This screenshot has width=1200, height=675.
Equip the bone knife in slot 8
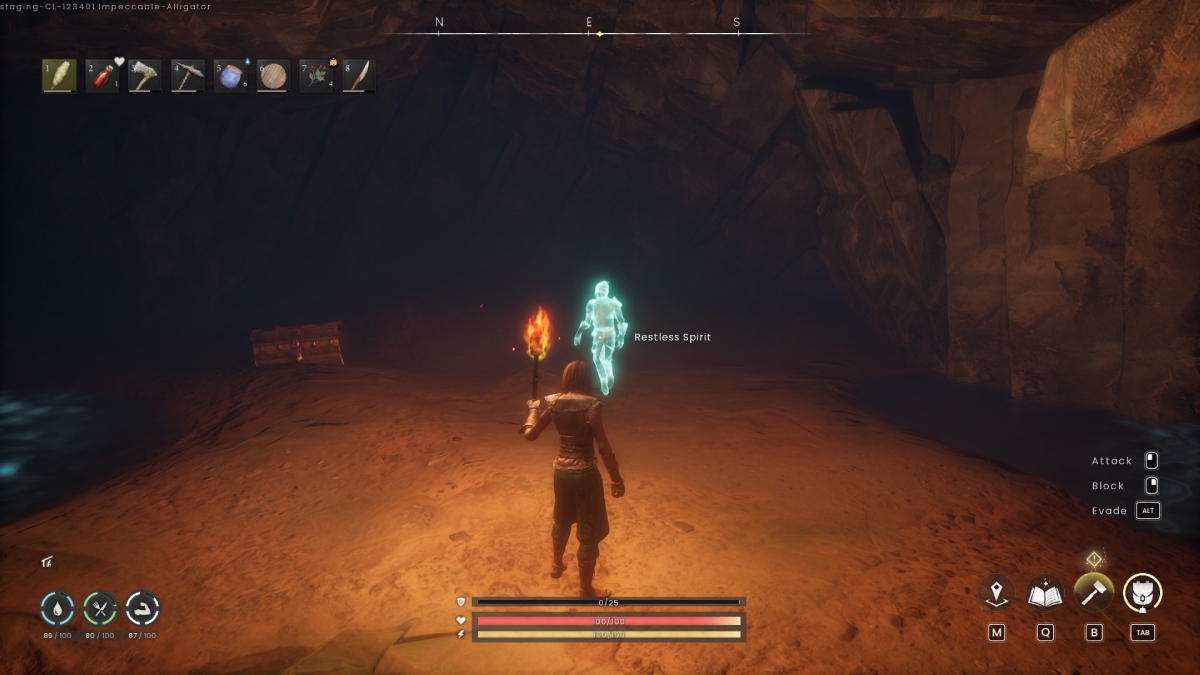(x=360, y=76)
